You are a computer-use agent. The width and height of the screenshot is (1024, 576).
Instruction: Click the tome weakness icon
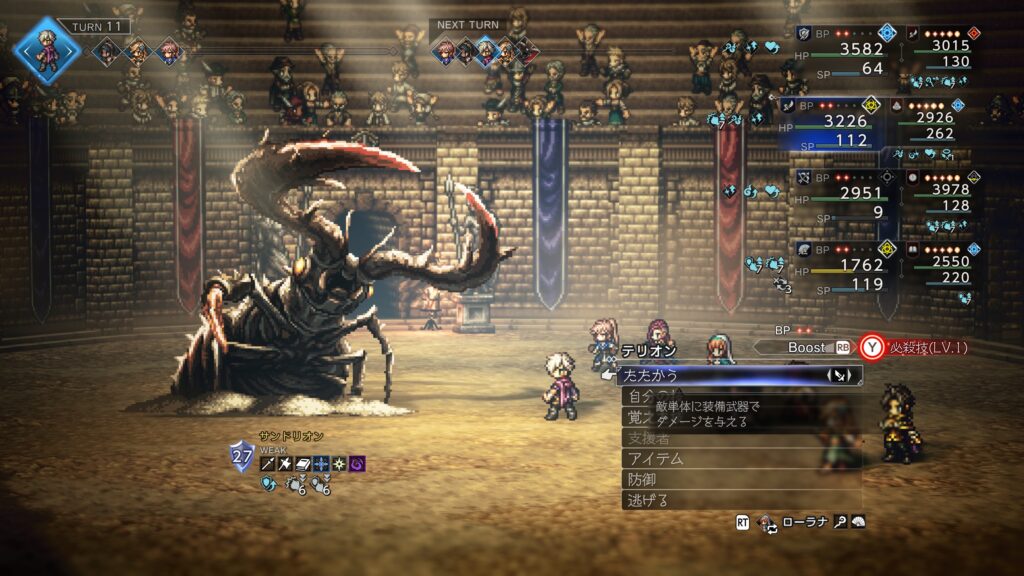tap(303, 464)
